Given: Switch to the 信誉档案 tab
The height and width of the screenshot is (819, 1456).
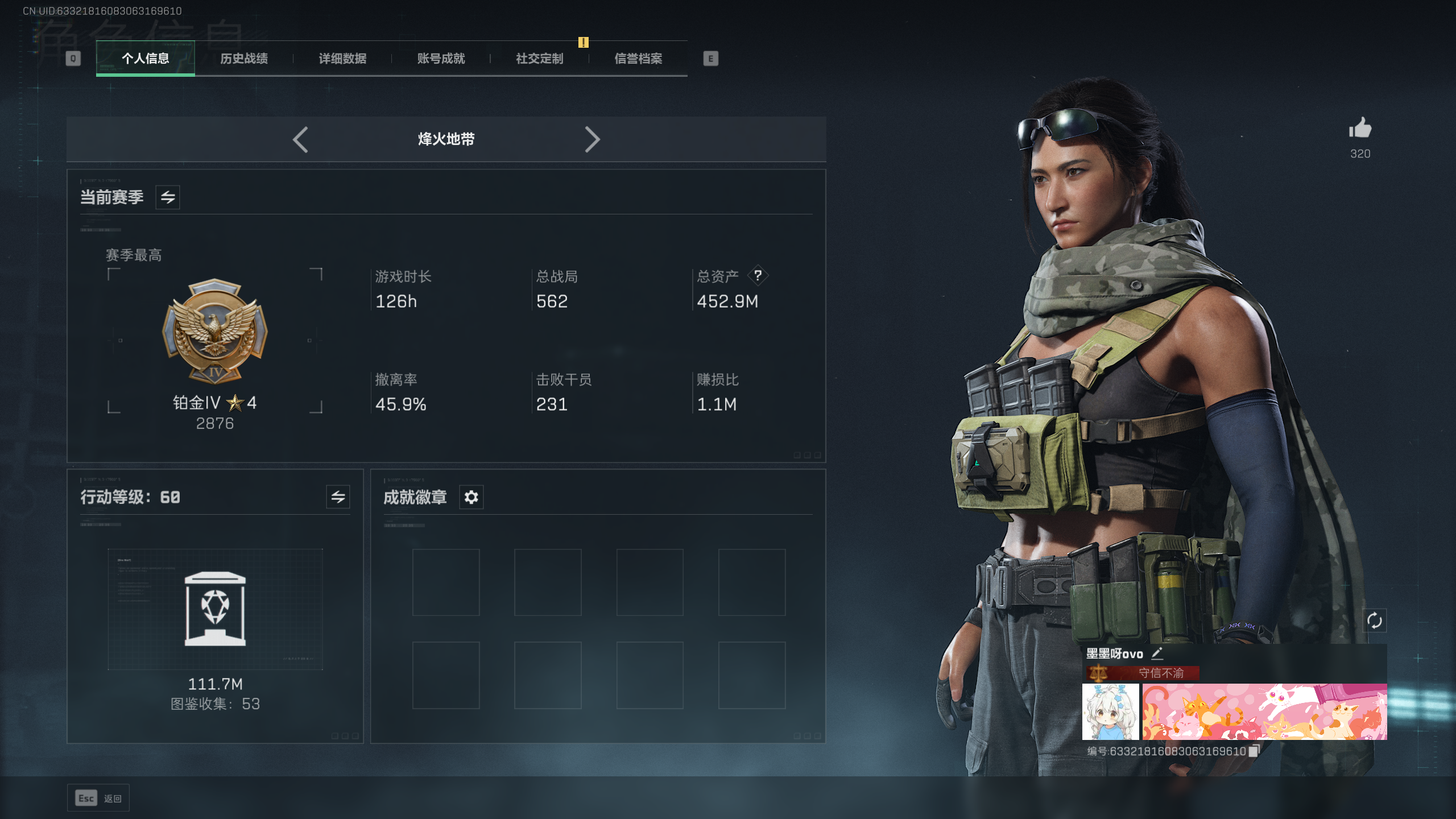Looking at the screenshot, I should [638, 59].
